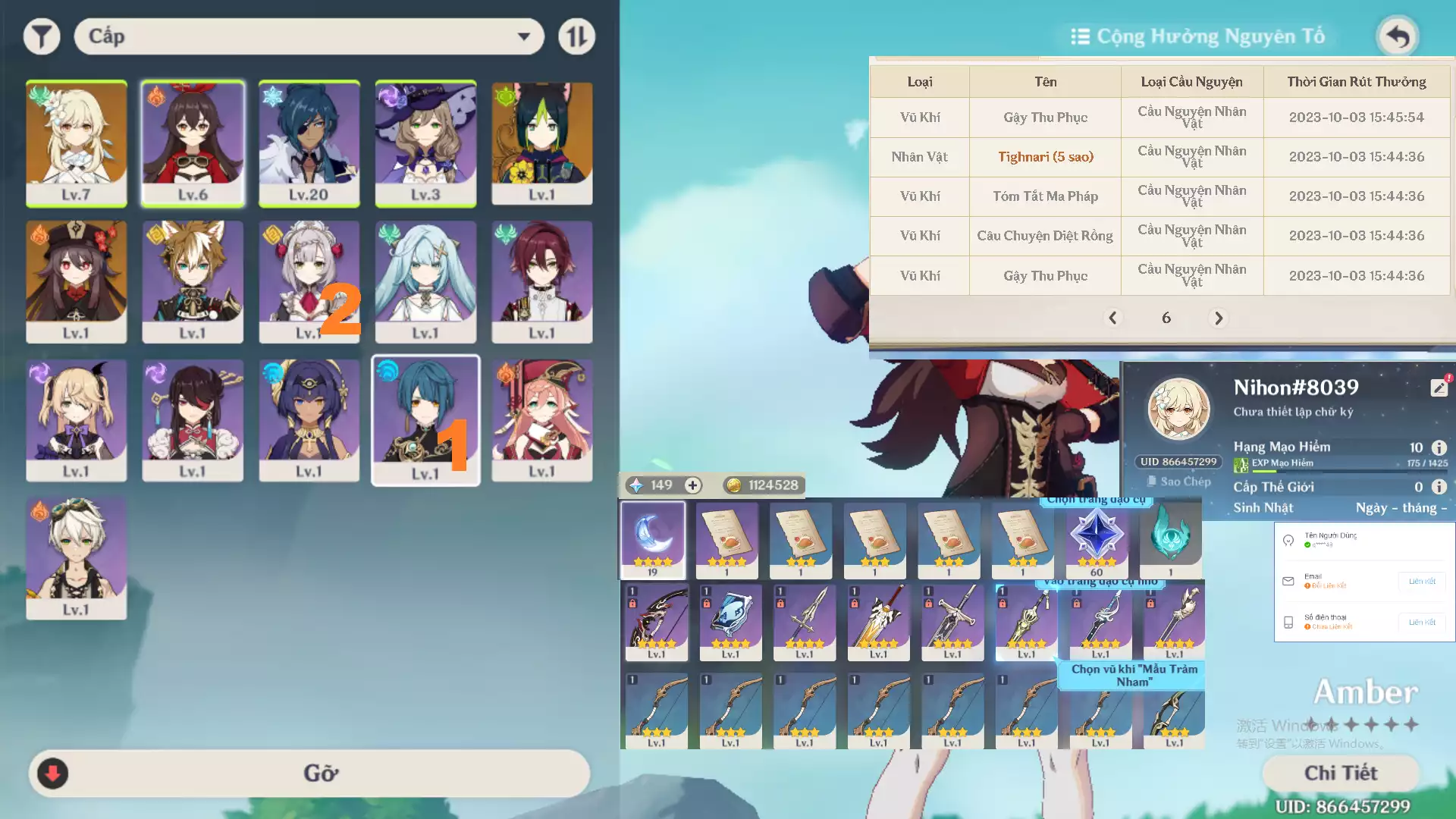Open the filter funnel icon
The height and width of the screenshot is (819, 1456).
tap(42, 36)
